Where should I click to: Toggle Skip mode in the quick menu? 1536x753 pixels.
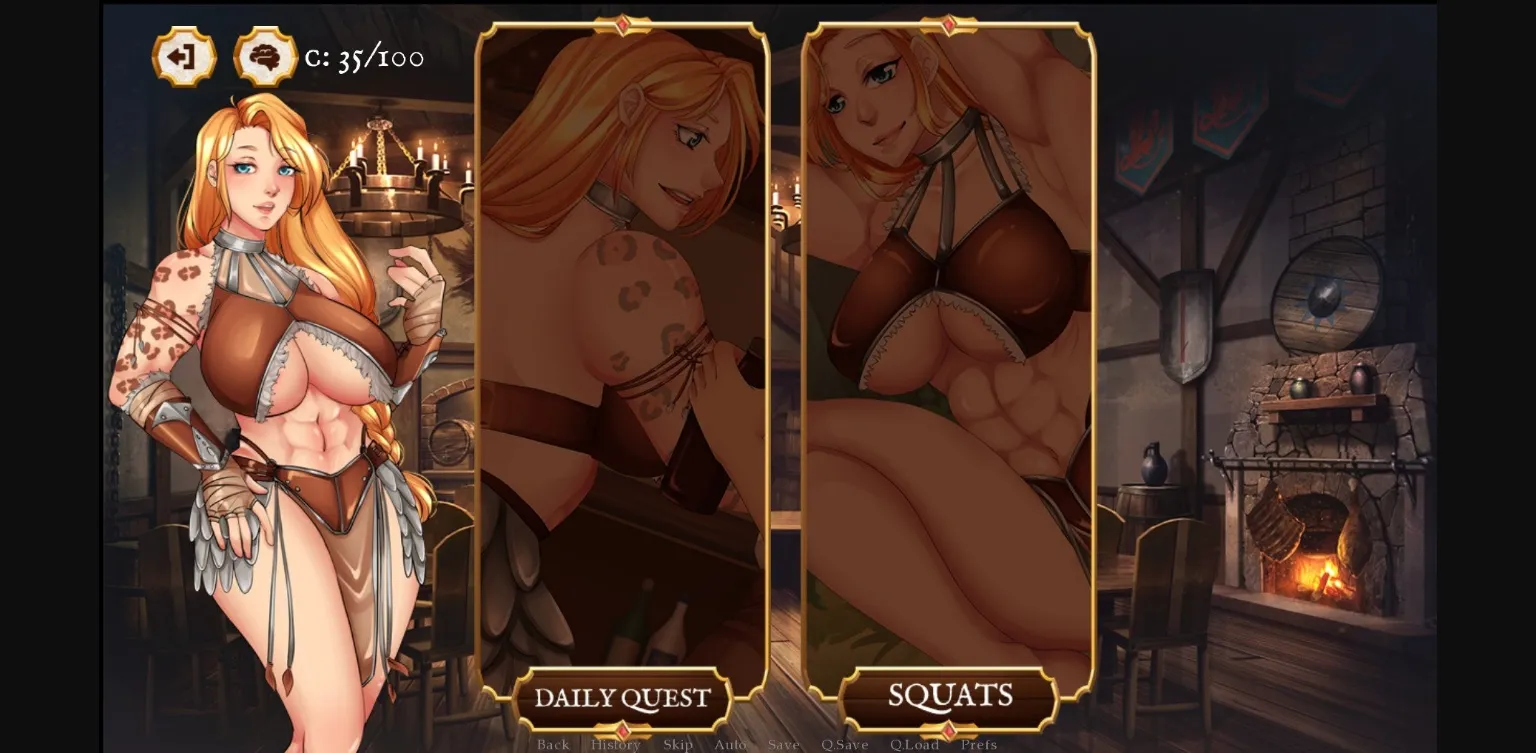(679, 745)
